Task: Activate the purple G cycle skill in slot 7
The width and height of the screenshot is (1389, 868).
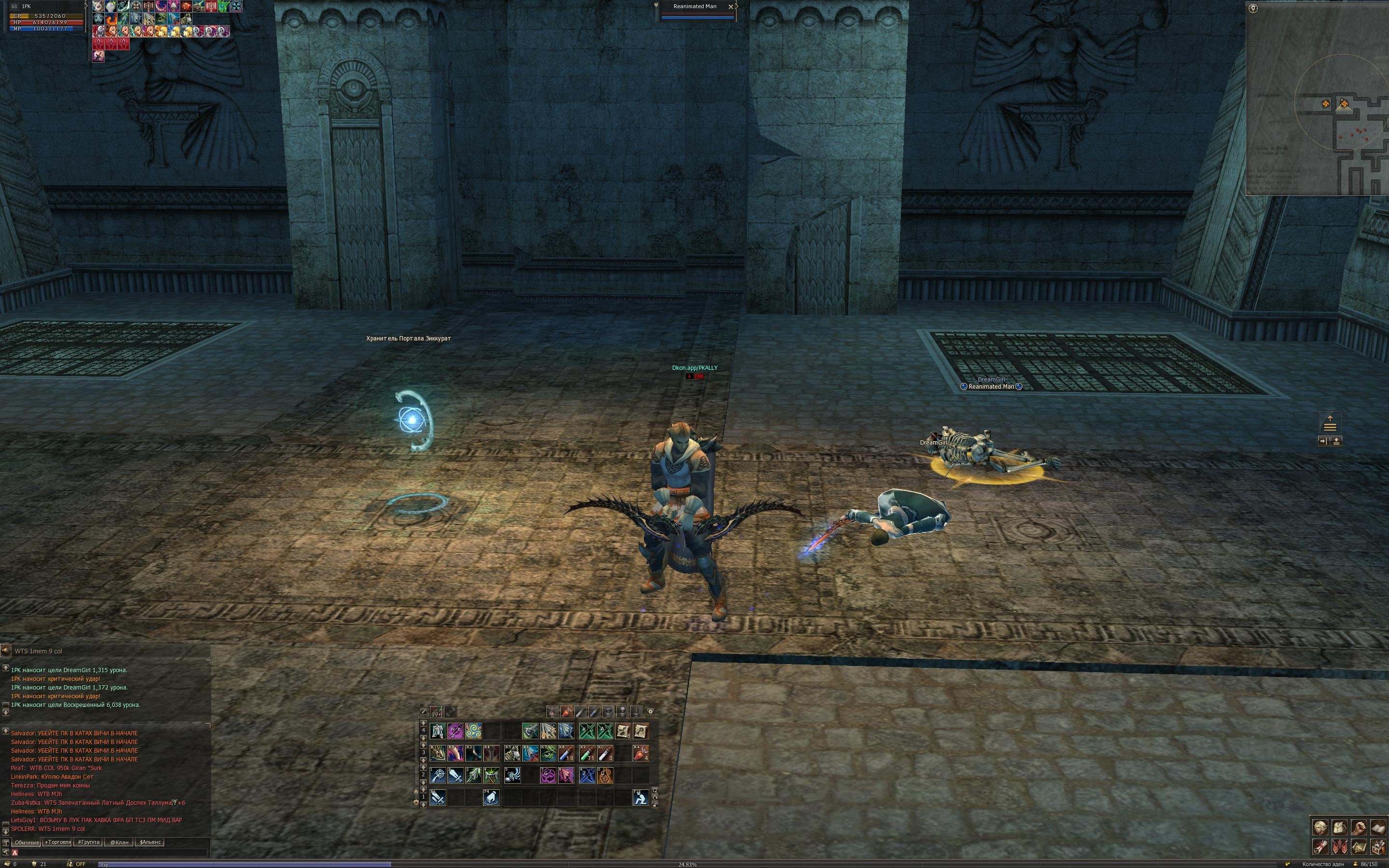Action: [x=548, y=775]
